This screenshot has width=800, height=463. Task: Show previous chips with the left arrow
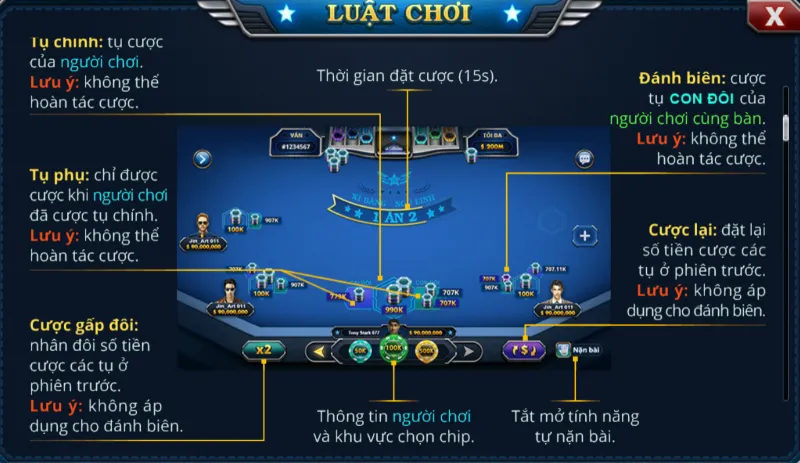[319, 351]
